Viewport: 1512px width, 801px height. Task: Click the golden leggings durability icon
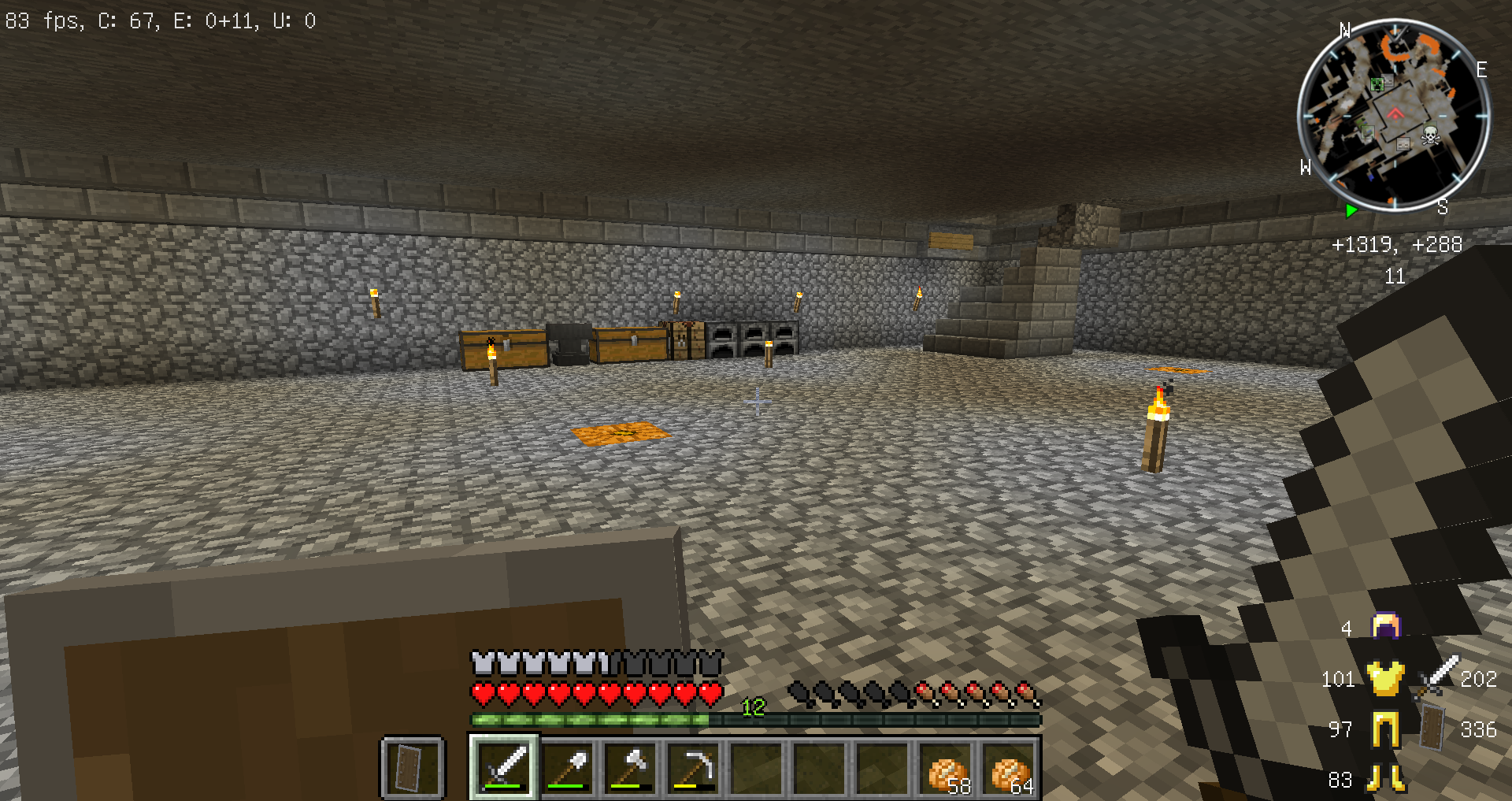tap(1386, 729)
